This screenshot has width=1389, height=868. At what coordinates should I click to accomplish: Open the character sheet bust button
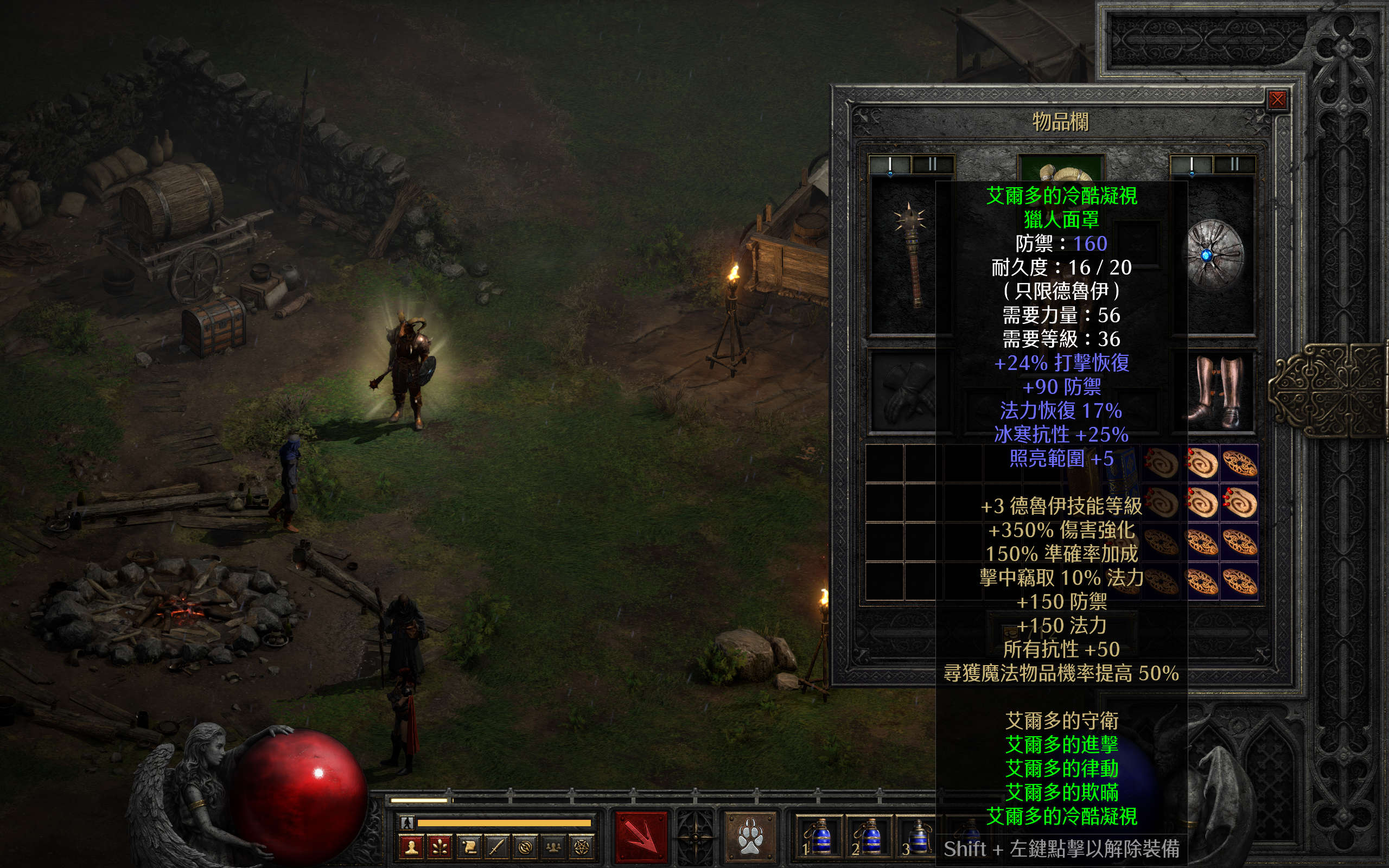pyautogui.click(x=411, y=847)
